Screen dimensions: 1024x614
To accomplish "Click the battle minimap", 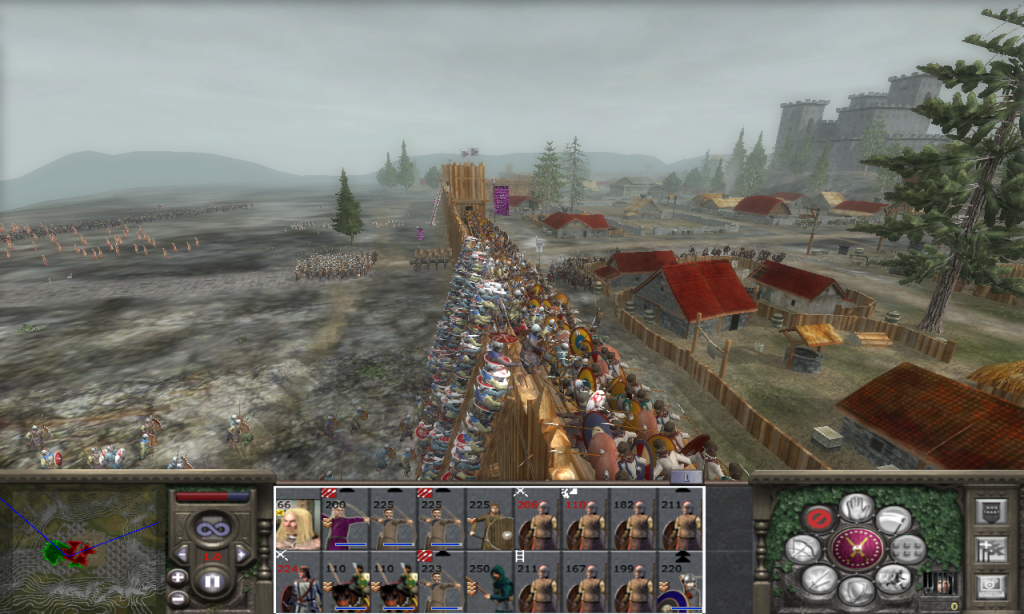I will (x=80, y=548).
